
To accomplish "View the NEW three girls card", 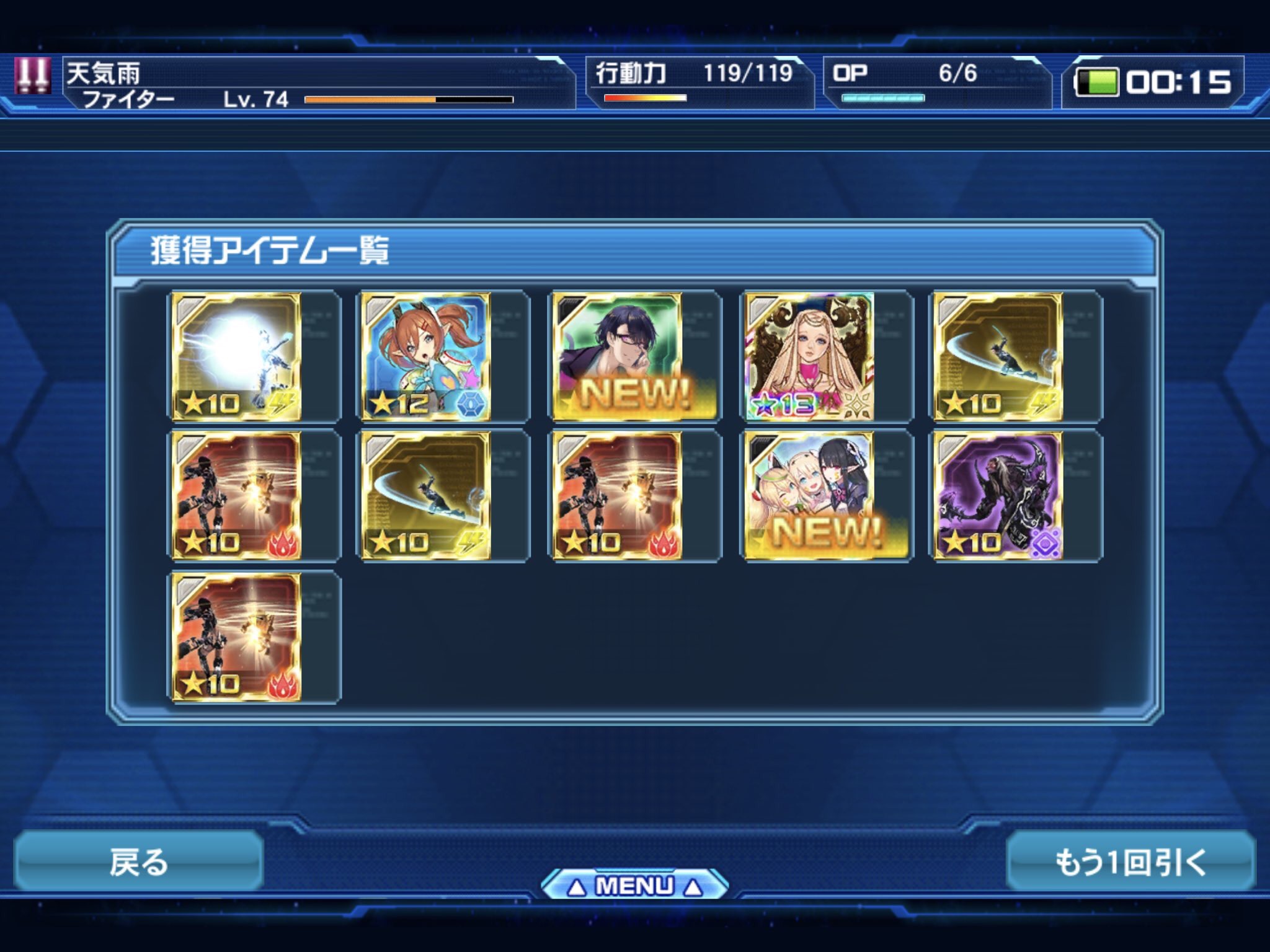I will click(809, 496).
